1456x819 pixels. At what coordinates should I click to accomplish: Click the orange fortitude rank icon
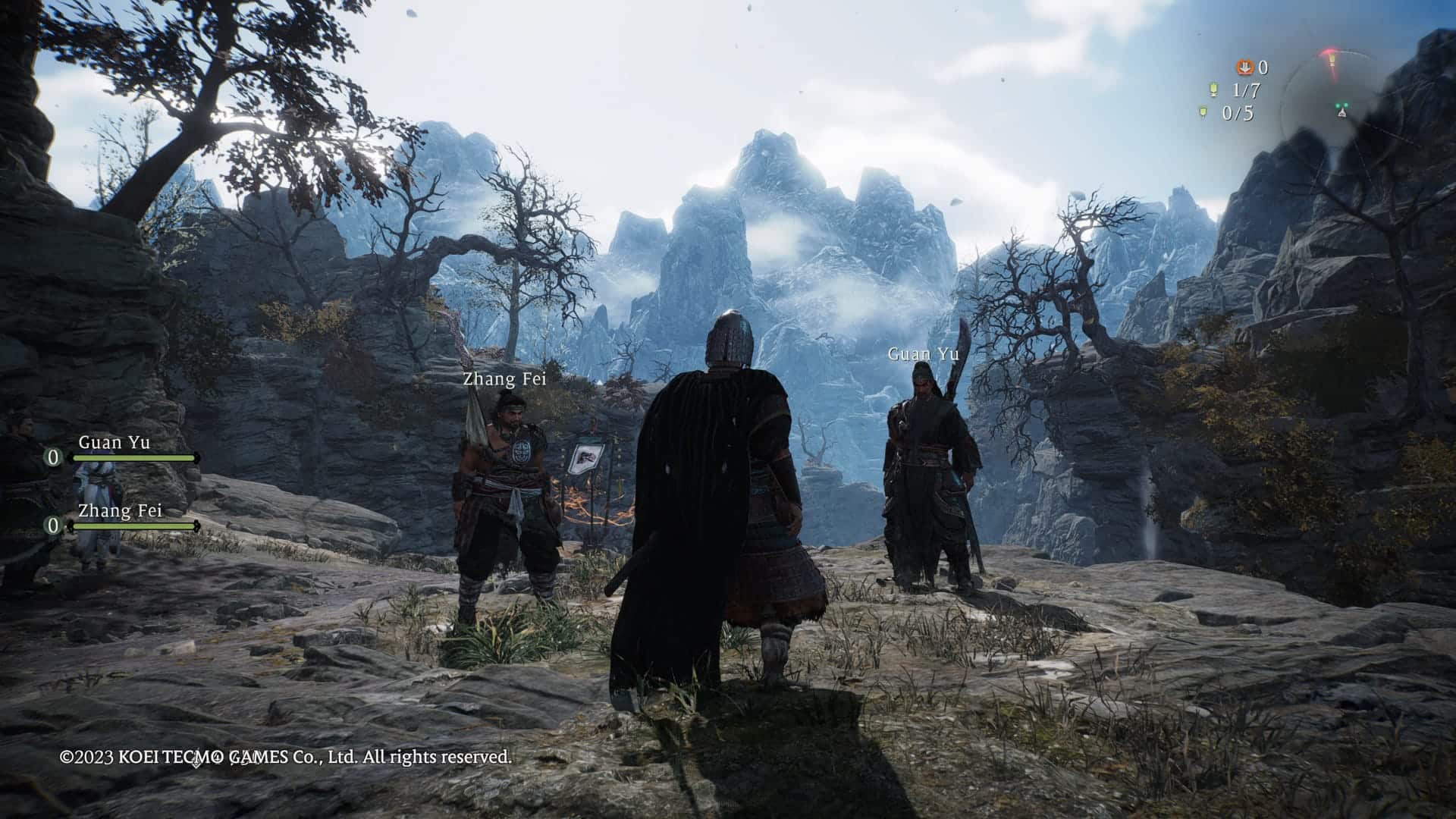(1244, 68)
